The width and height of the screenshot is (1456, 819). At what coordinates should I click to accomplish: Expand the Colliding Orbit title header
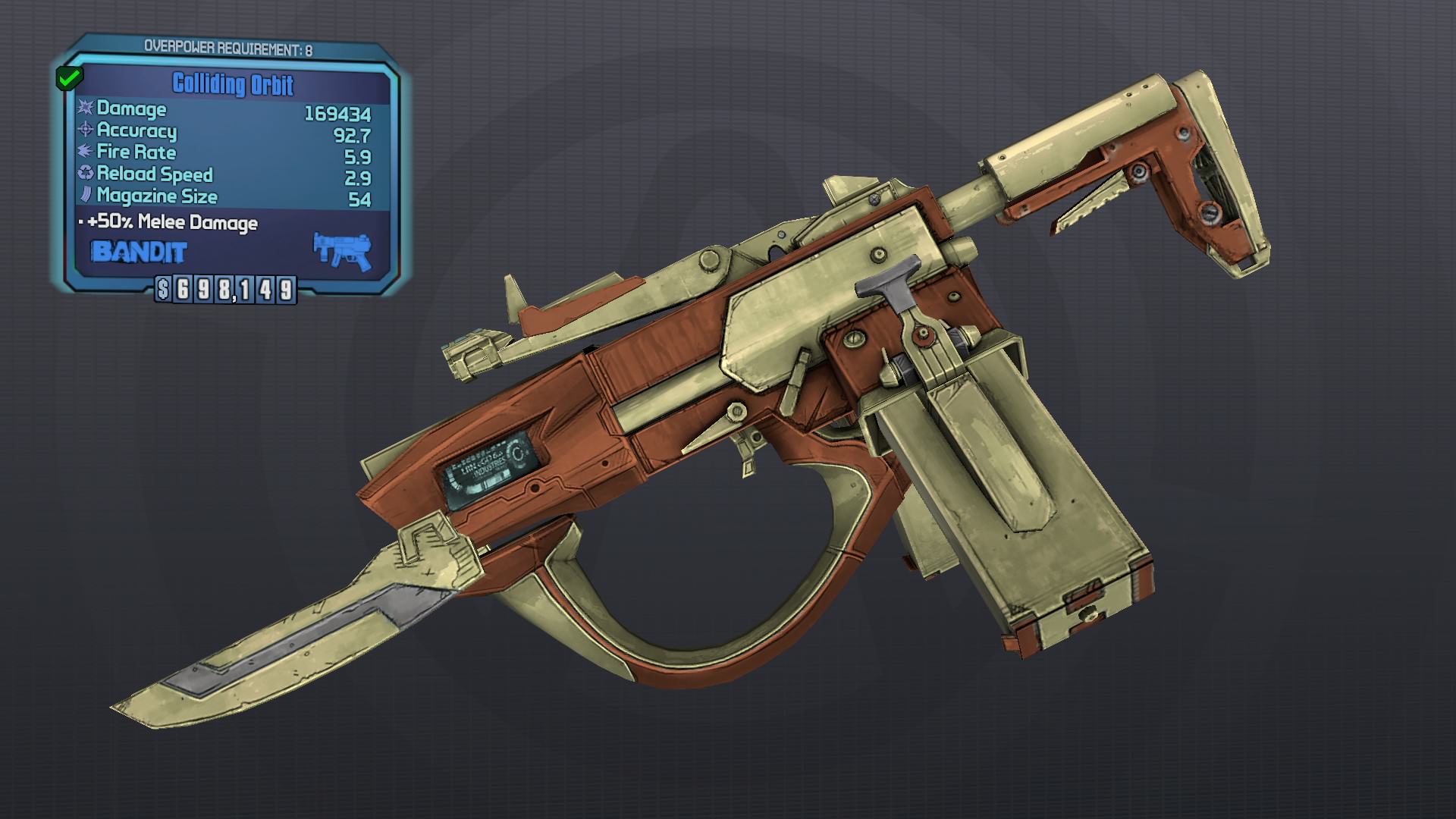point(231,86)
